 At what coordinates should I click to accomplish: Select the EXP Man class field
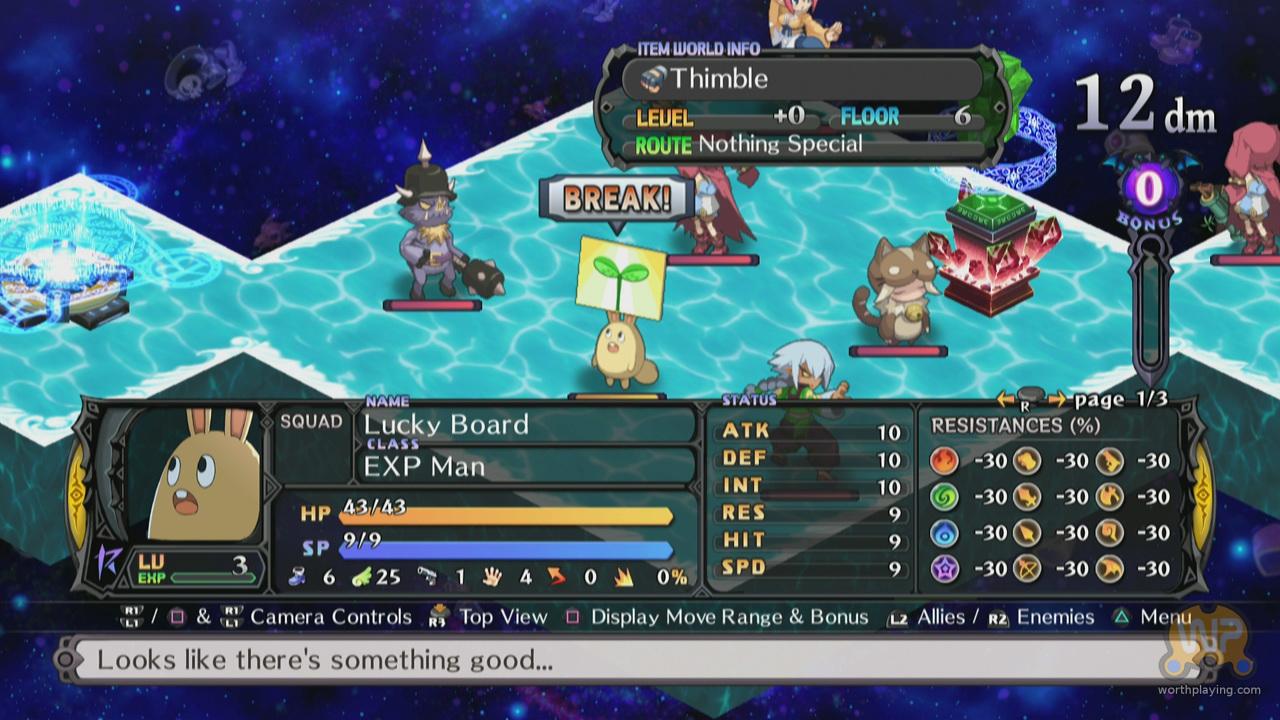tap(525, 466)
